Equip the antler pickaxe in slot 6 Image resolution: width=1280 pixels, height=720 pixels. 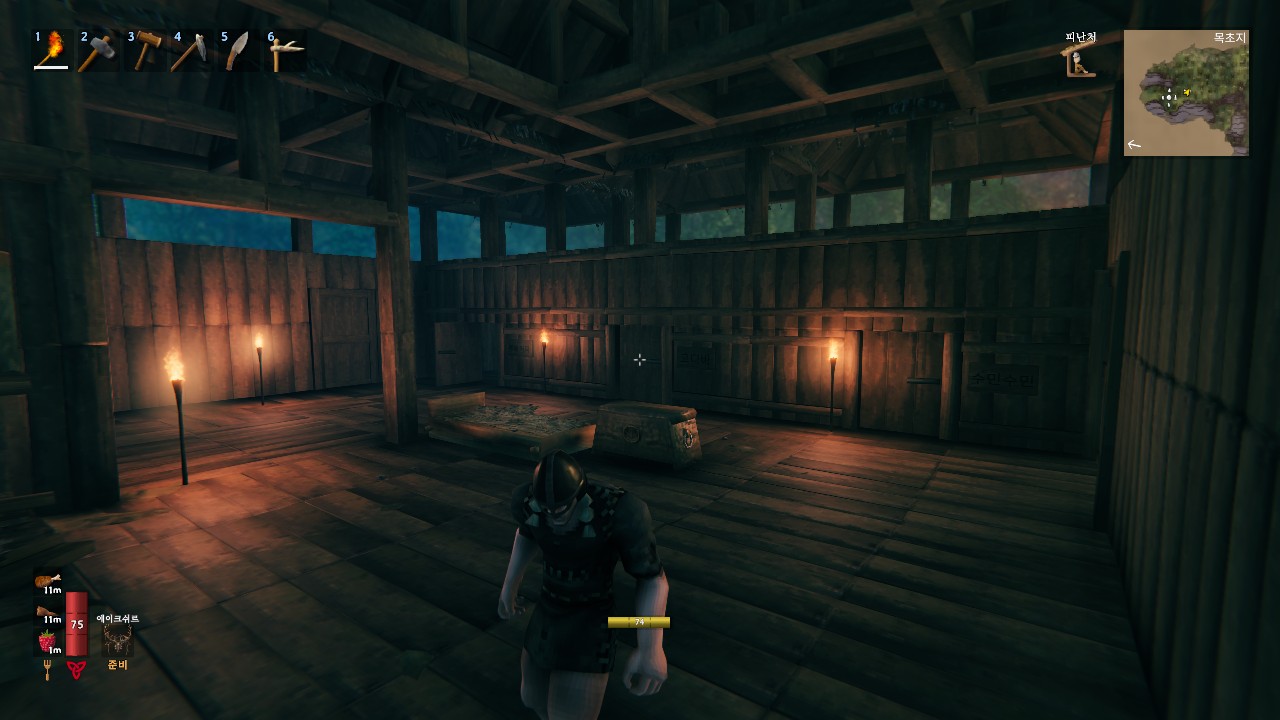click(x=286, y=47)
